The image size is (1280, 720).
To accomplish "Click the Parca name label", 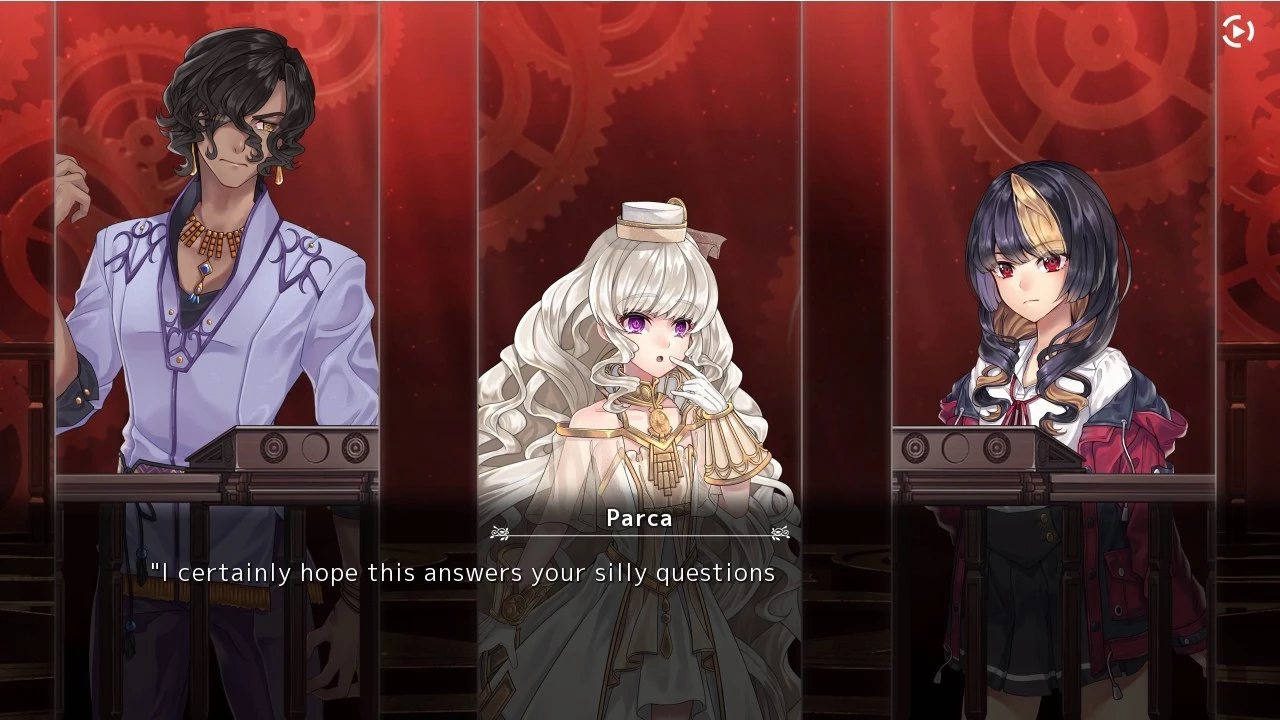I will point(638,519).
